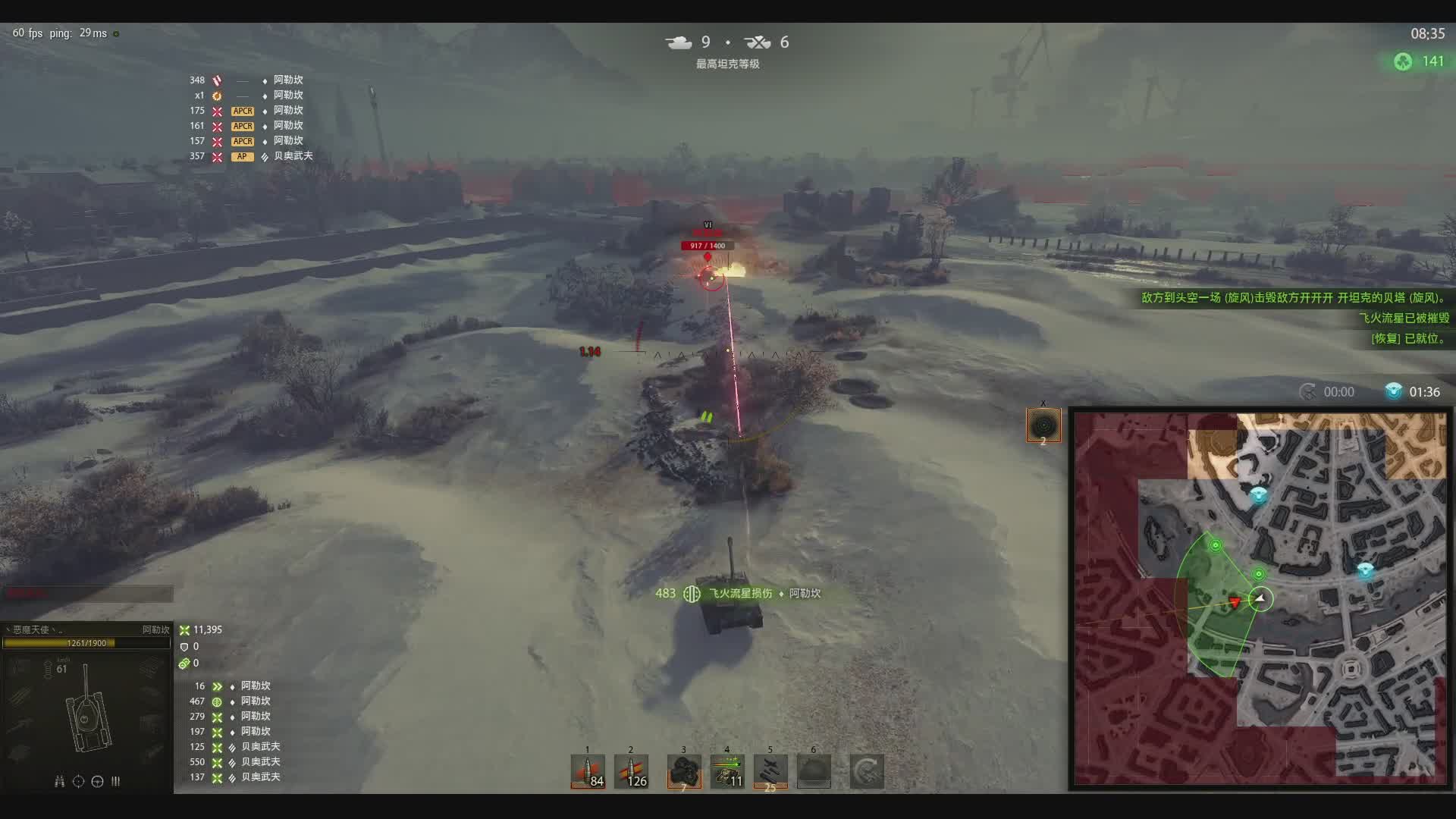Click the binoculars icon in the tank panel
Screen dimensions: 1456x819
coord(59,782)
